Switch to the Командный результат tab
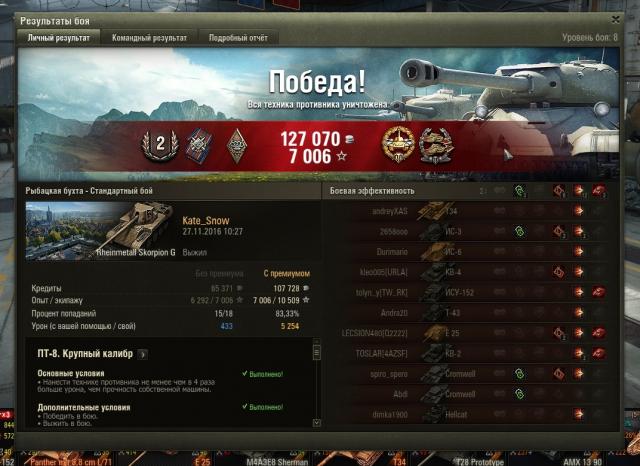The width and height of the screenshot is (640, 466). (x=149, y=38)
